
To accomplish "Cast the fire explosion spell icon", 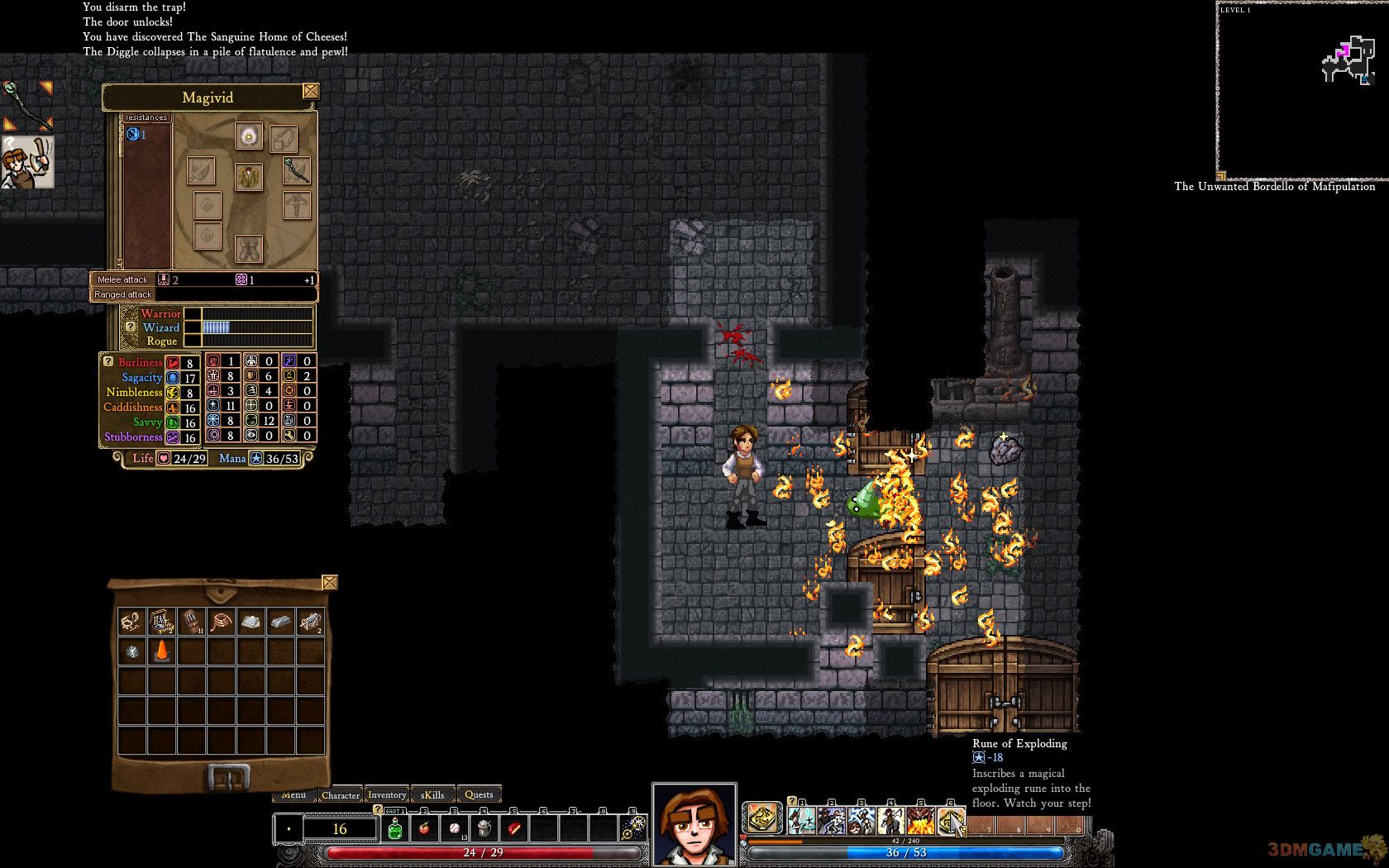I will [x=920, y=821].
